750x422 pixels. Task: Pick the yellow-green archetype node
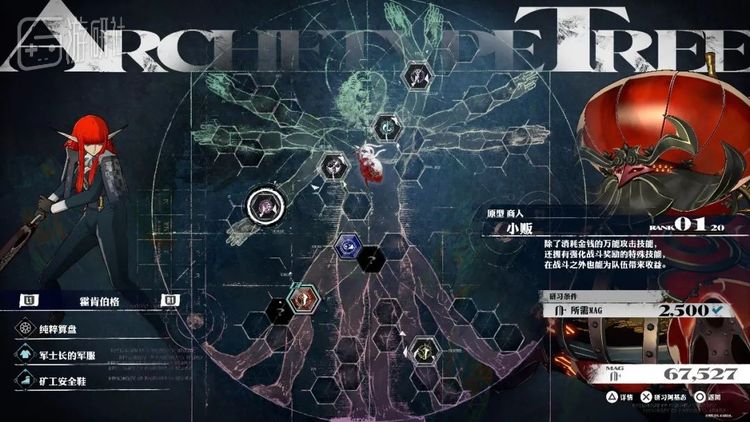pyautogui.click(x=422, y=349)
